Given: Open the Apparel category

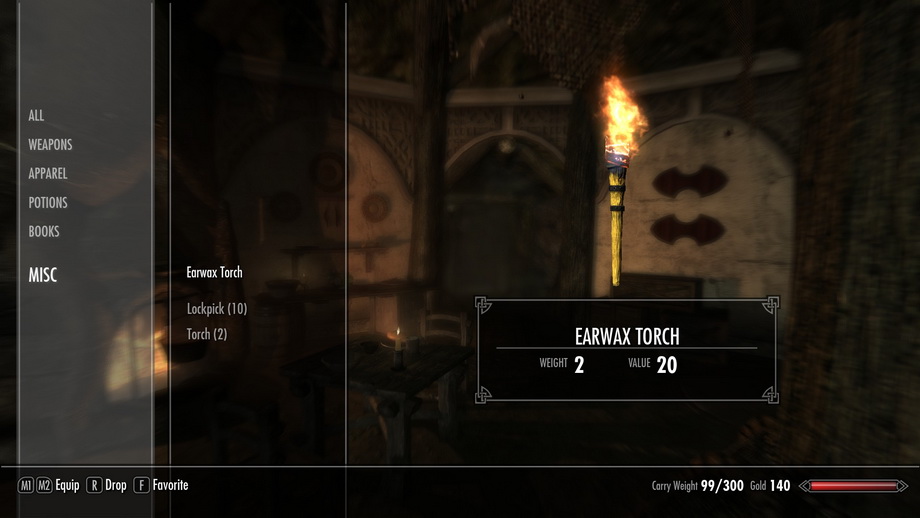Looking at the screenshot, I should (48, 174).
